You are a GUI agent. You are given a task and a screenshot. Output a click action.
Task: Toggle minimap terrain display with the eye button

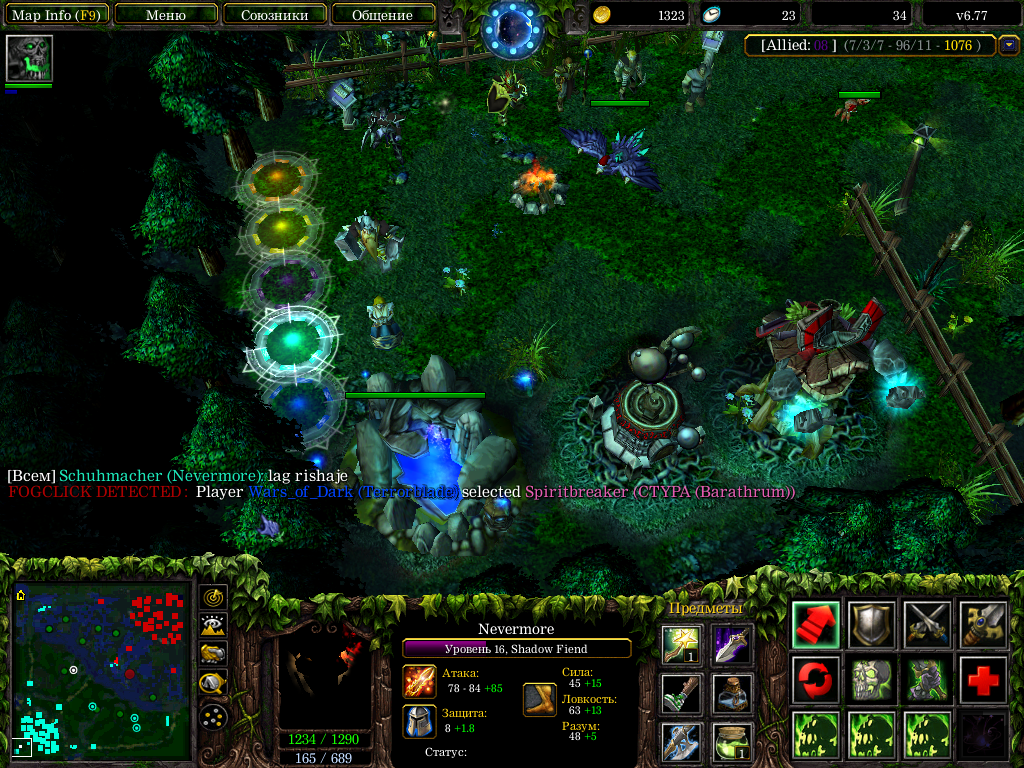point(213,626)
